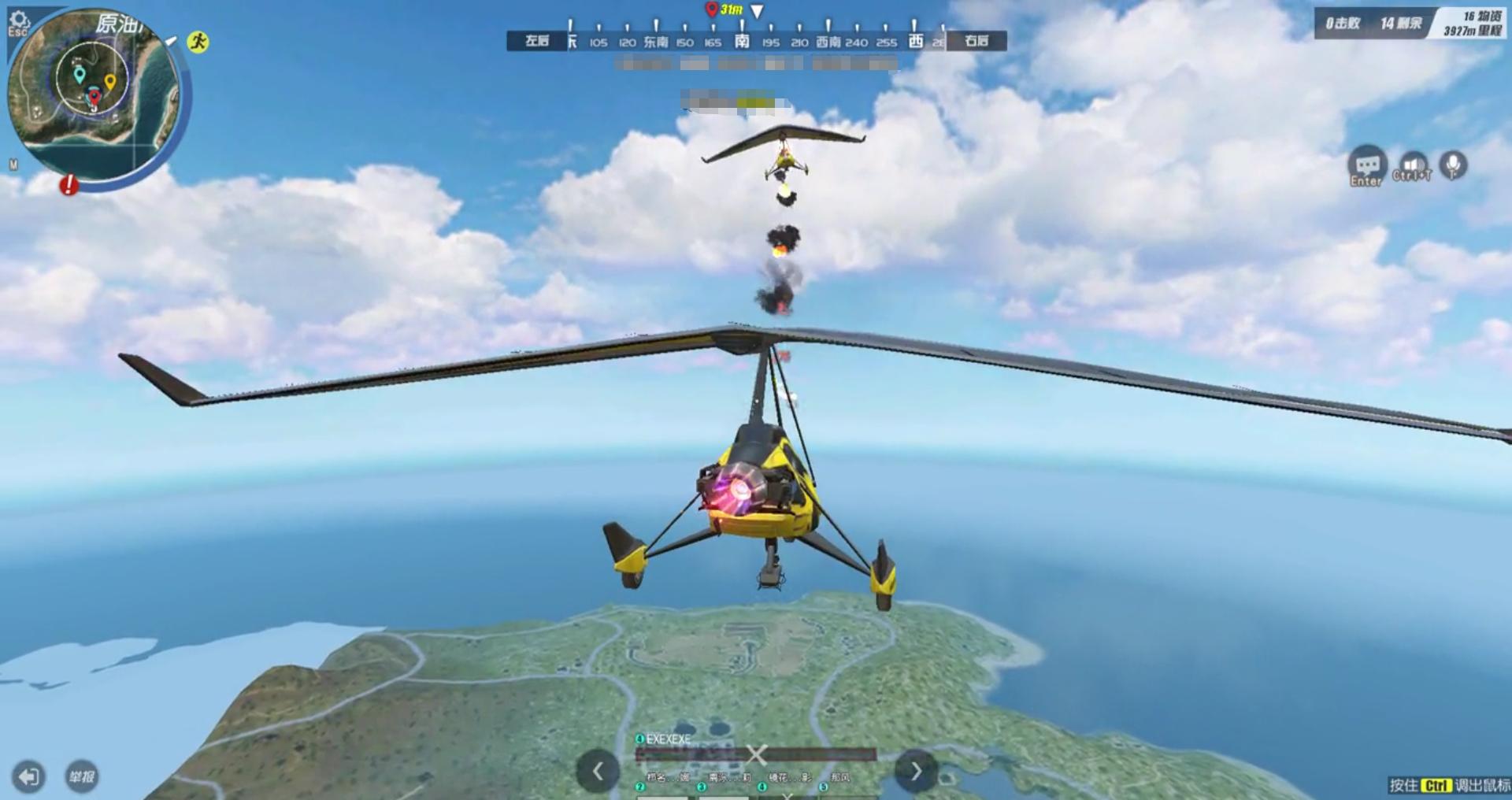Spectate previous player with left arrow
This screenshot has height=800, width=1512.
(598, 771)
